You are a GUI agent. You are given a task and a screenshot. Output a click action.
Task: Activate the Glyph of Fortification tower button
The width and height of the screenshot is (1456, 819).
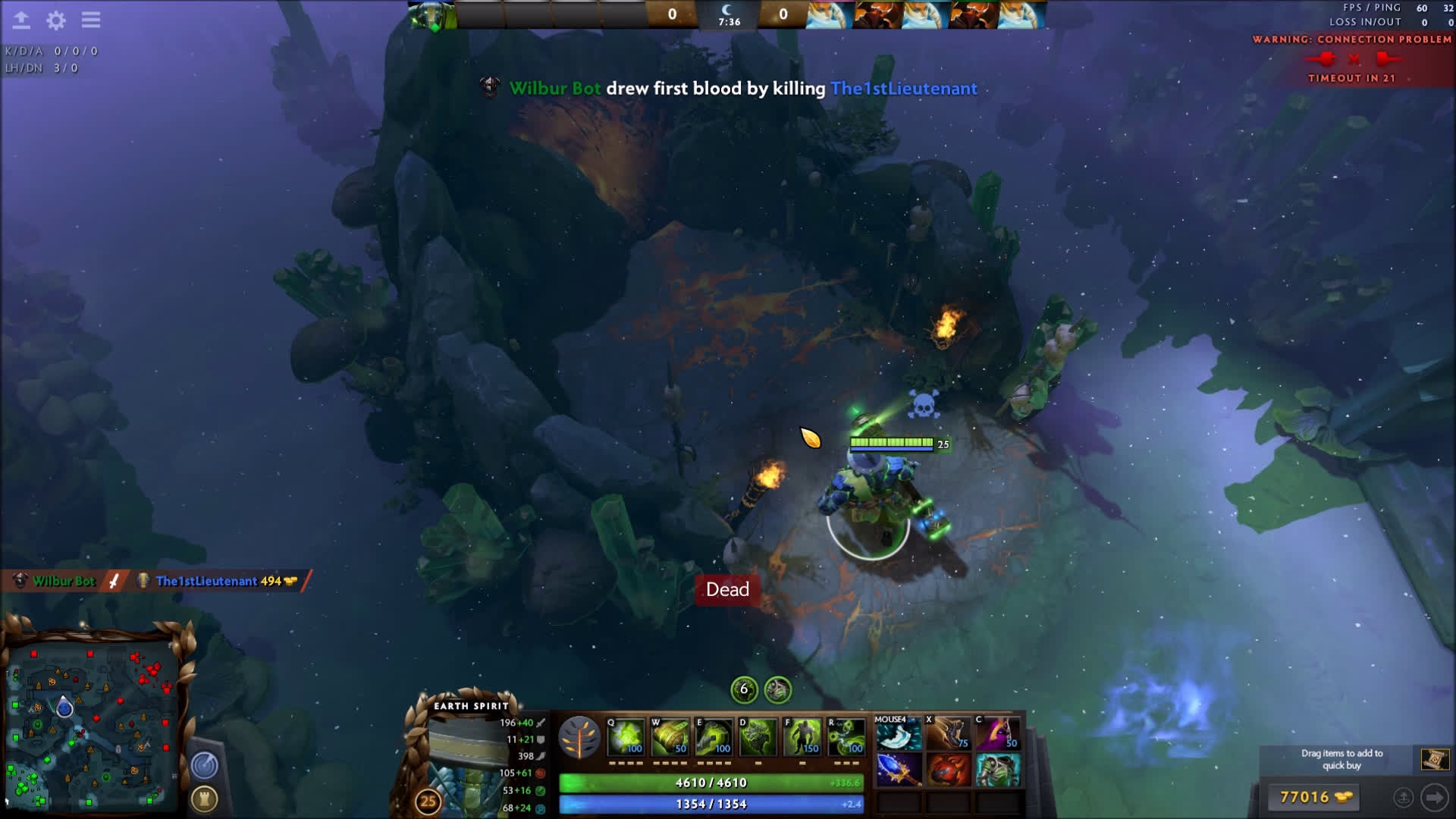pyautogui.click(x=205, y=799)
